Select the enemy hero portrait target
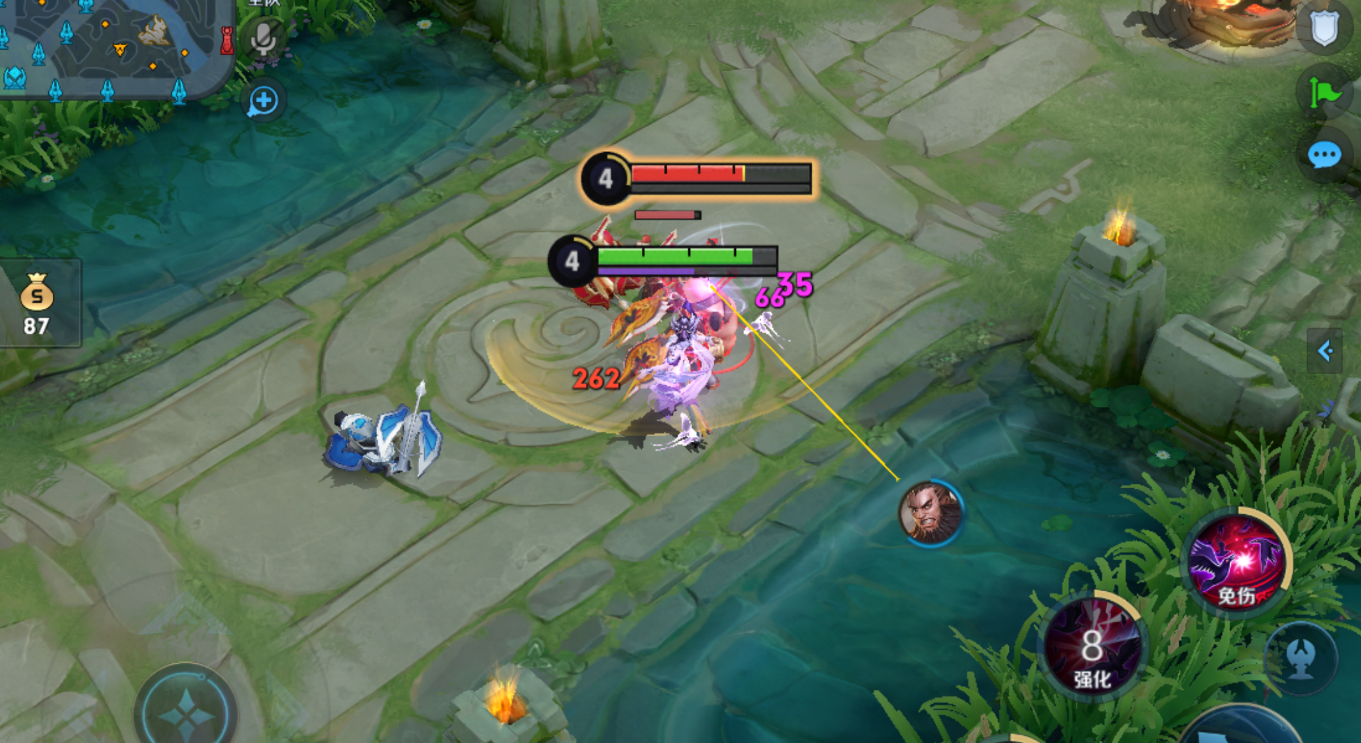Viewport: 1361px width, 743px height. point(931,513)
